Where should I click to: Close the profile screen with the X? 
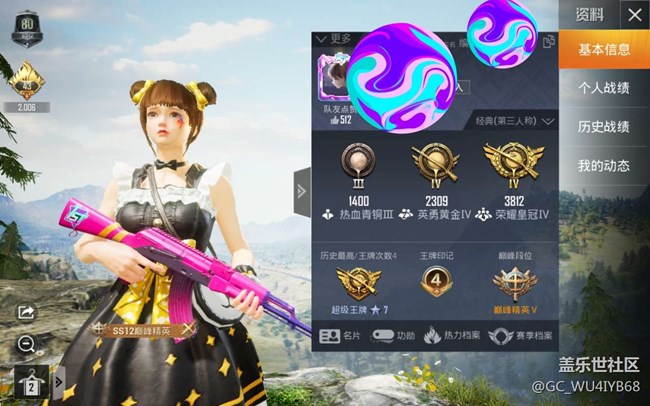[x=633, y=15]
